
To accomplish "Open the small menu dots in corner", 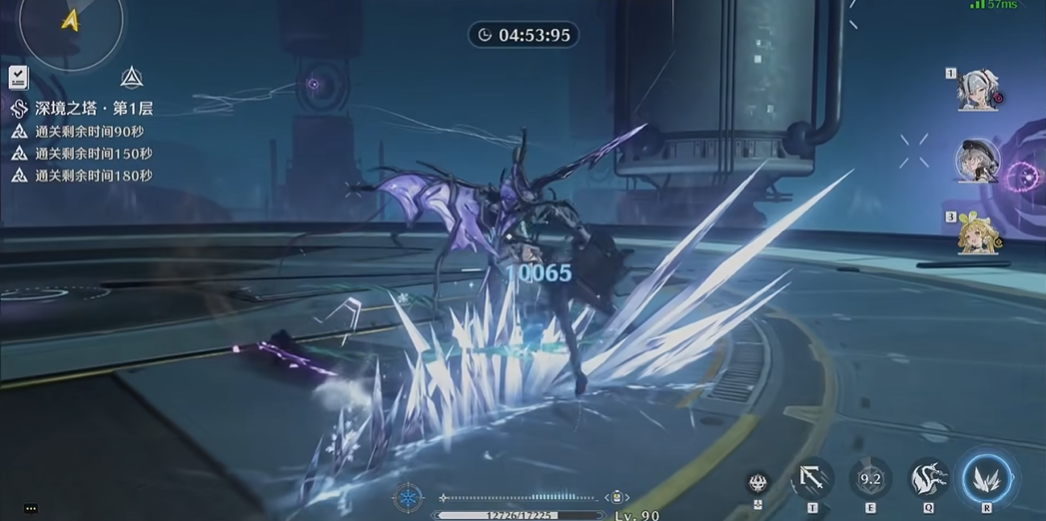I will tap(31, 509).
